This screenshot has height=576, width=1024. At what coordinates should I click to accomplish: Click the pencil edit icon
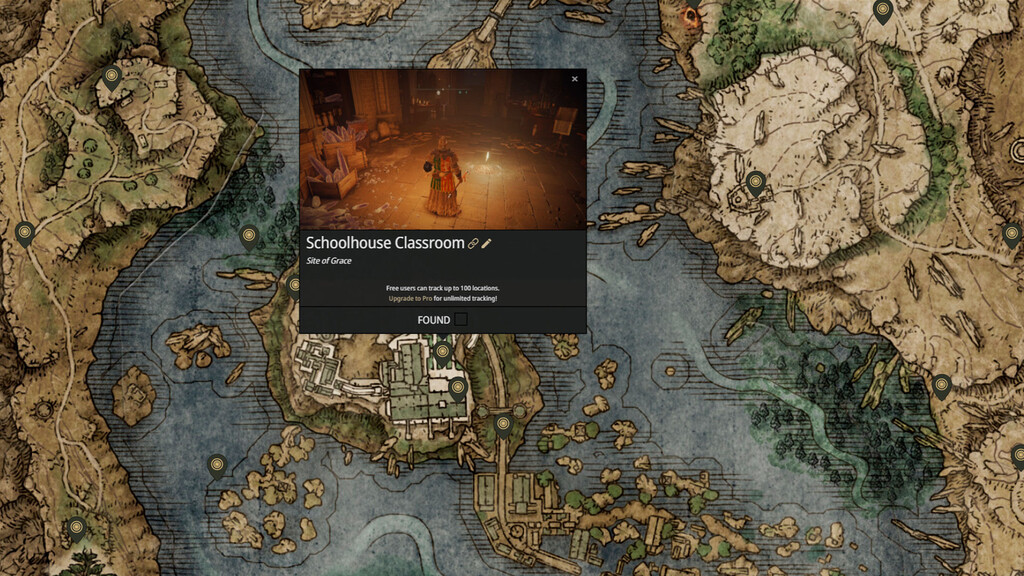pyautogui.click(x=487, y=243)
